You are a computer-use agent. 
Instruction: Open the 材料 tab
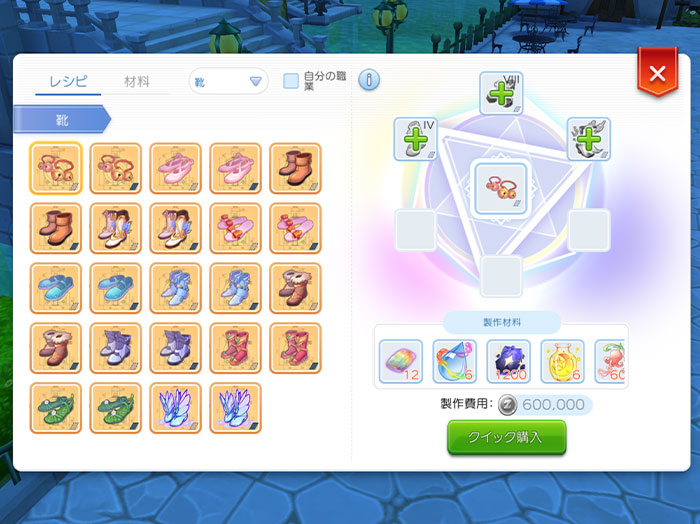137,82
